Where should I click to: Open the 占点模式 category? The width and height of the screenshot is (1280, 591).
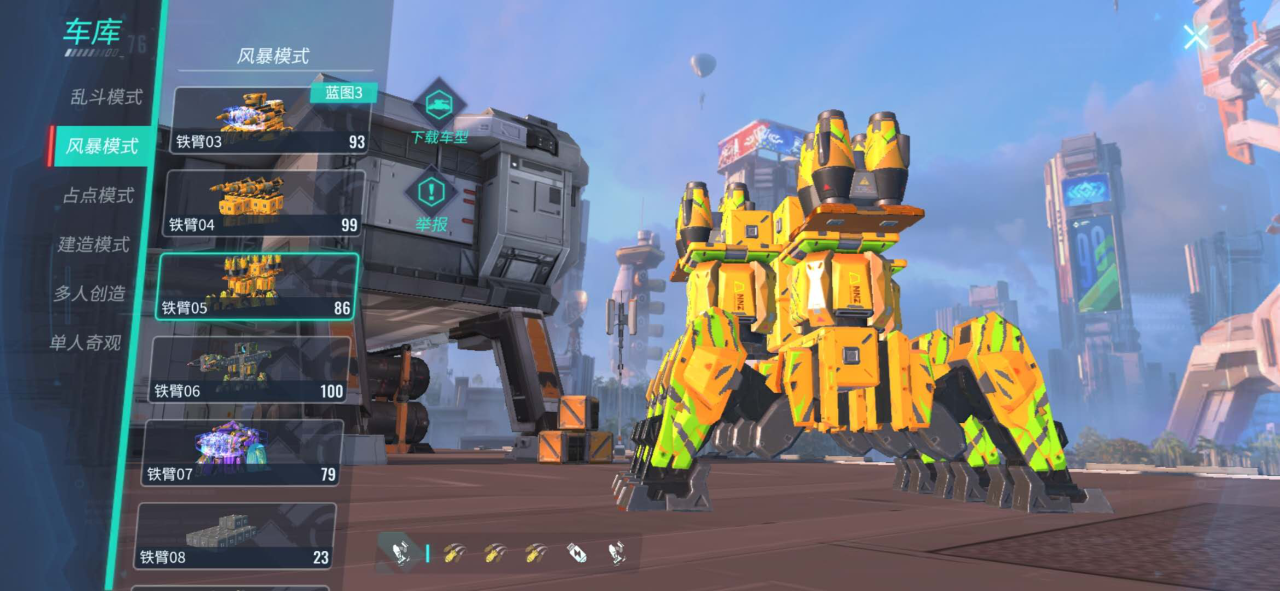pyautogui.click(x=98, y=195)
